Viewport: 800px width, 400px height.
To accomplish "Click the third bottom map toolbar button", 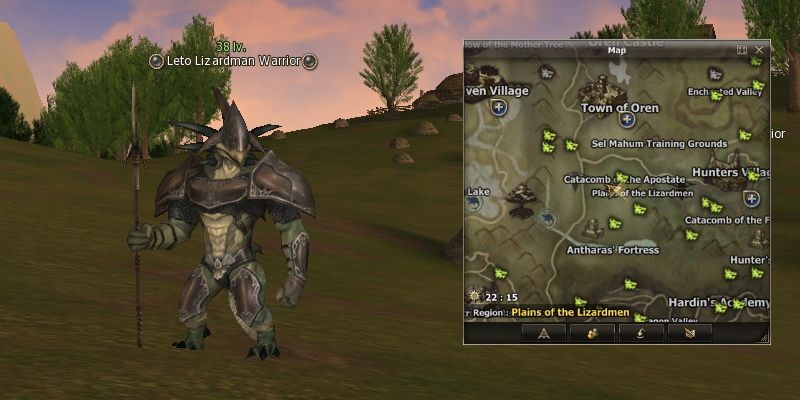I will pos(641,333).
